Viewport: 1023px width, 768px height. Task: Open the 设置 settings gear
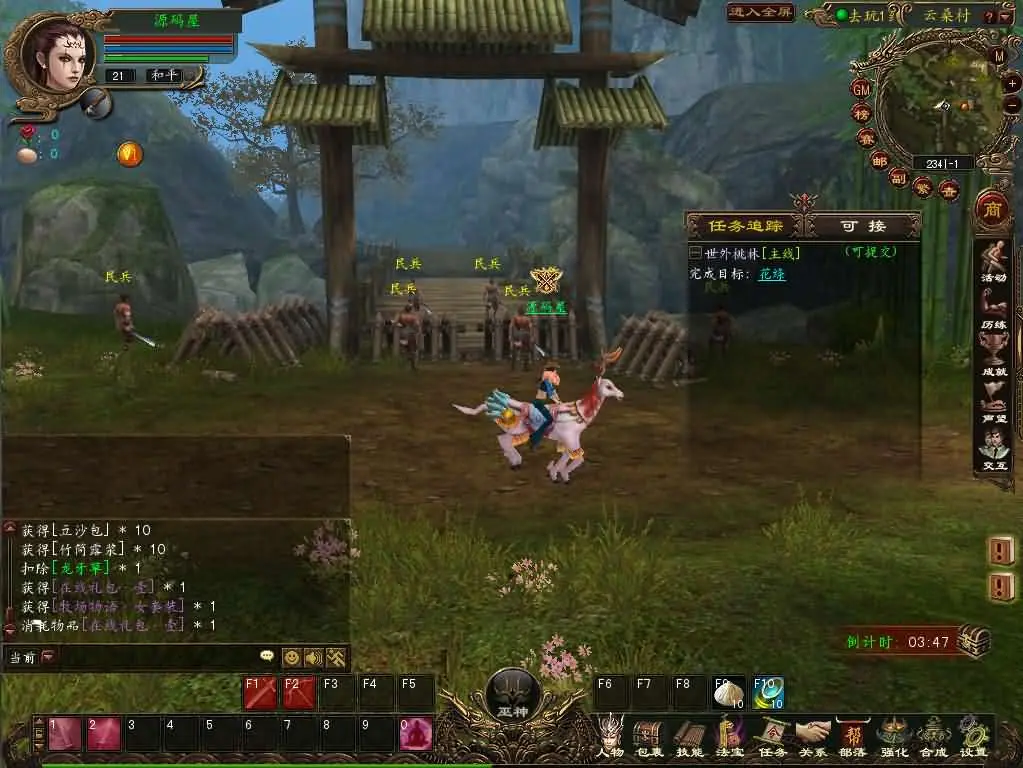[x=972, y=735]
